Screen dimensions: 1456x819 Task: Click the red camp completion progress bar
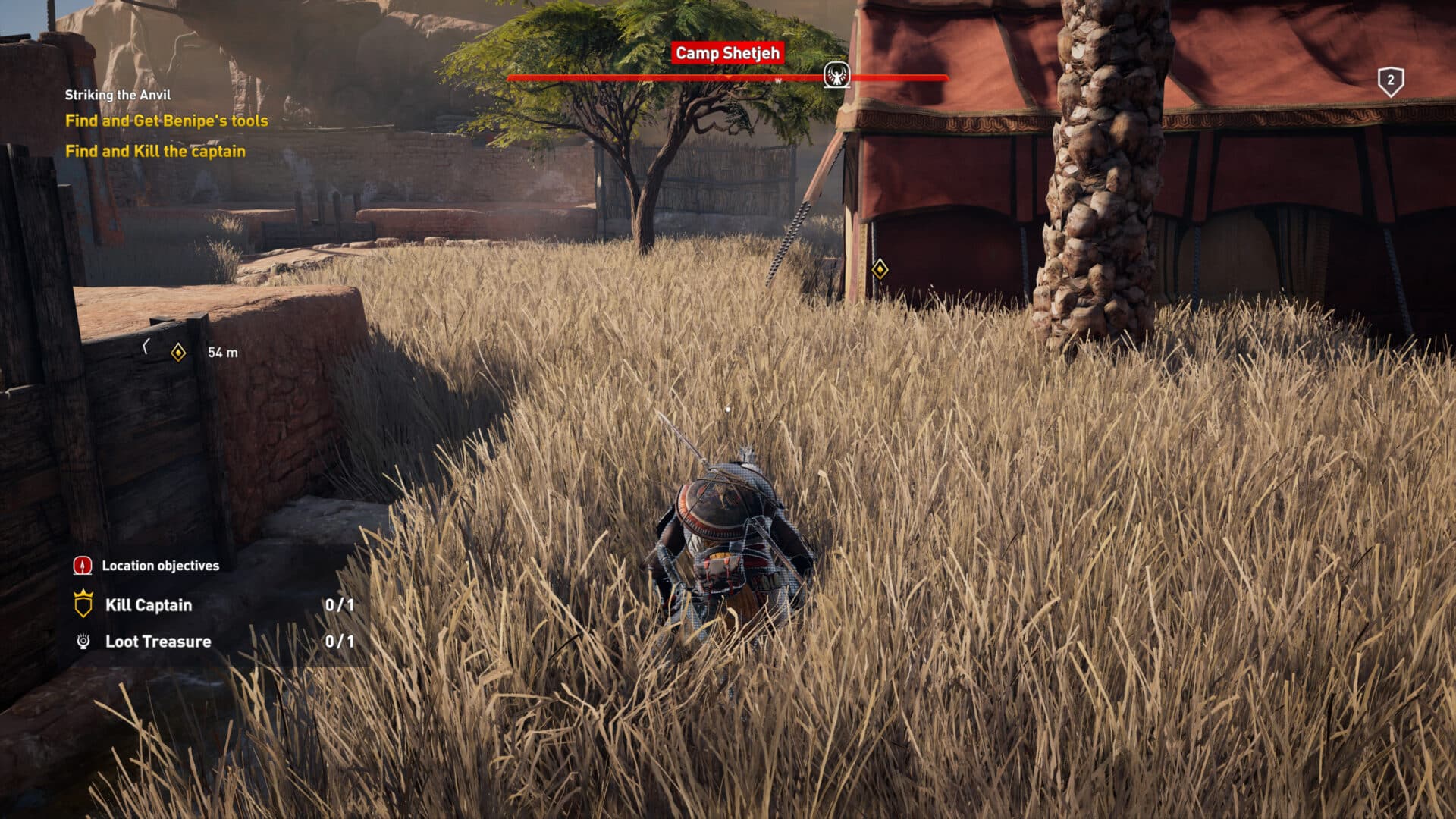click(x=645, y=77)
